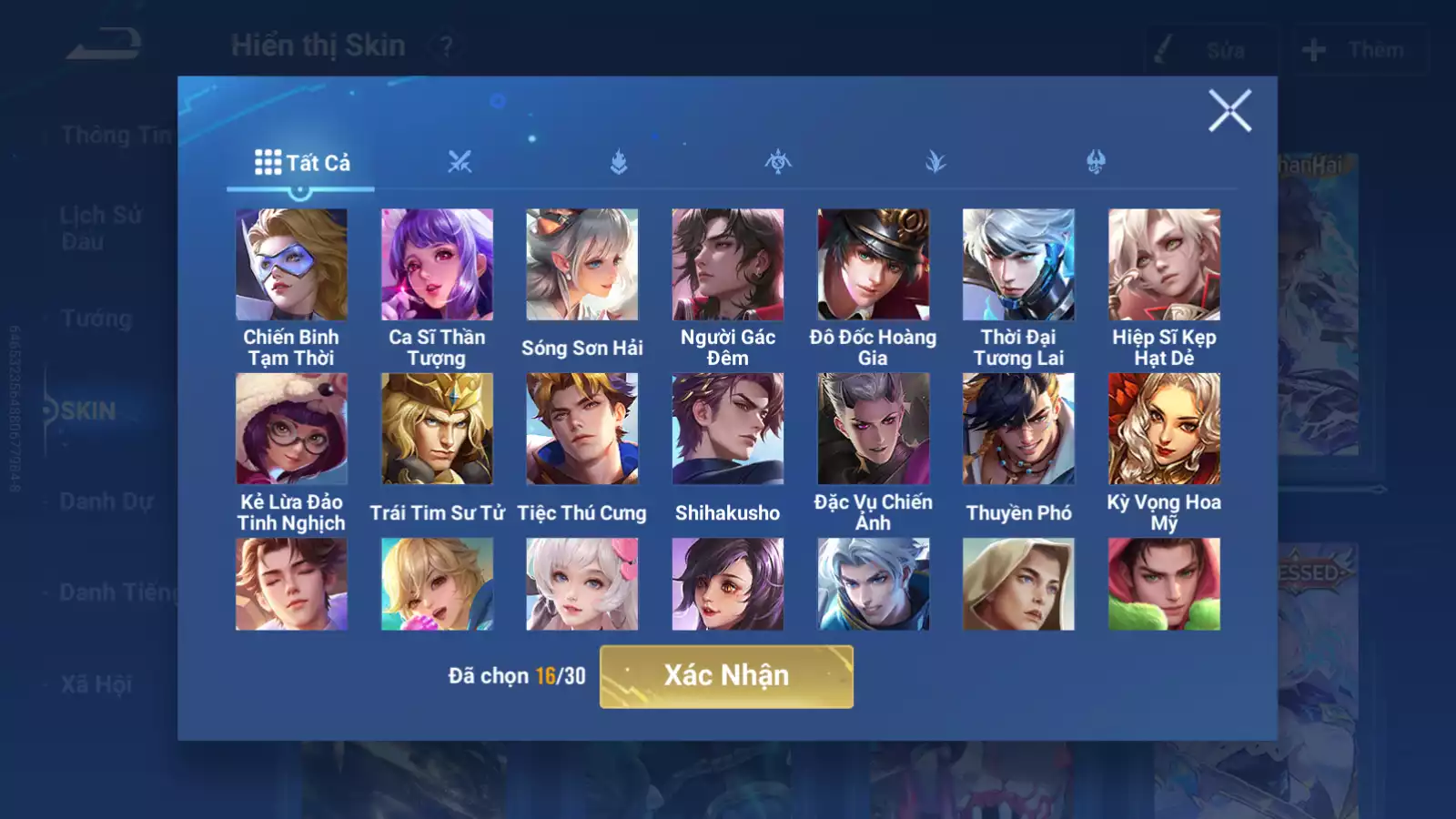Open the crossed swords class tab
Viewport: 1456px width, 819px height.
click(x=460, y=163)
